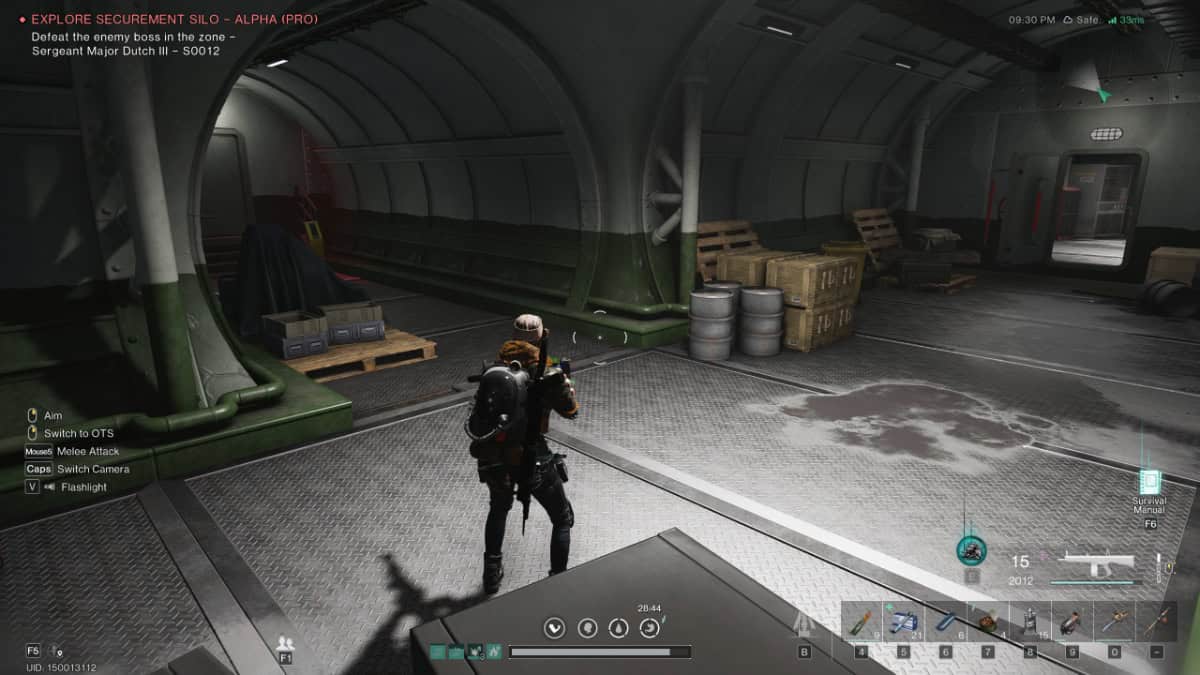This screenshot has width=1200, height=675.
Task: Select the hotbar slot numbered 6
Action: [x=945, y=621]
